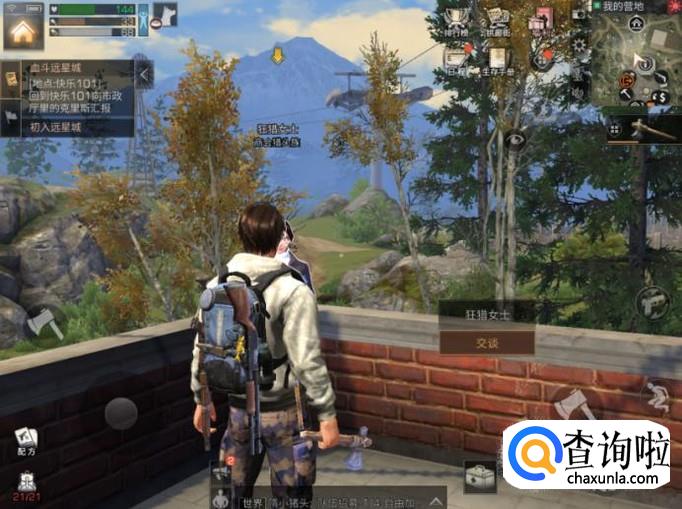The width and height of the screenshot is (682, 509).
Task: Open the 血斗远星城 quest entry
Action: [x=68, y=90]
